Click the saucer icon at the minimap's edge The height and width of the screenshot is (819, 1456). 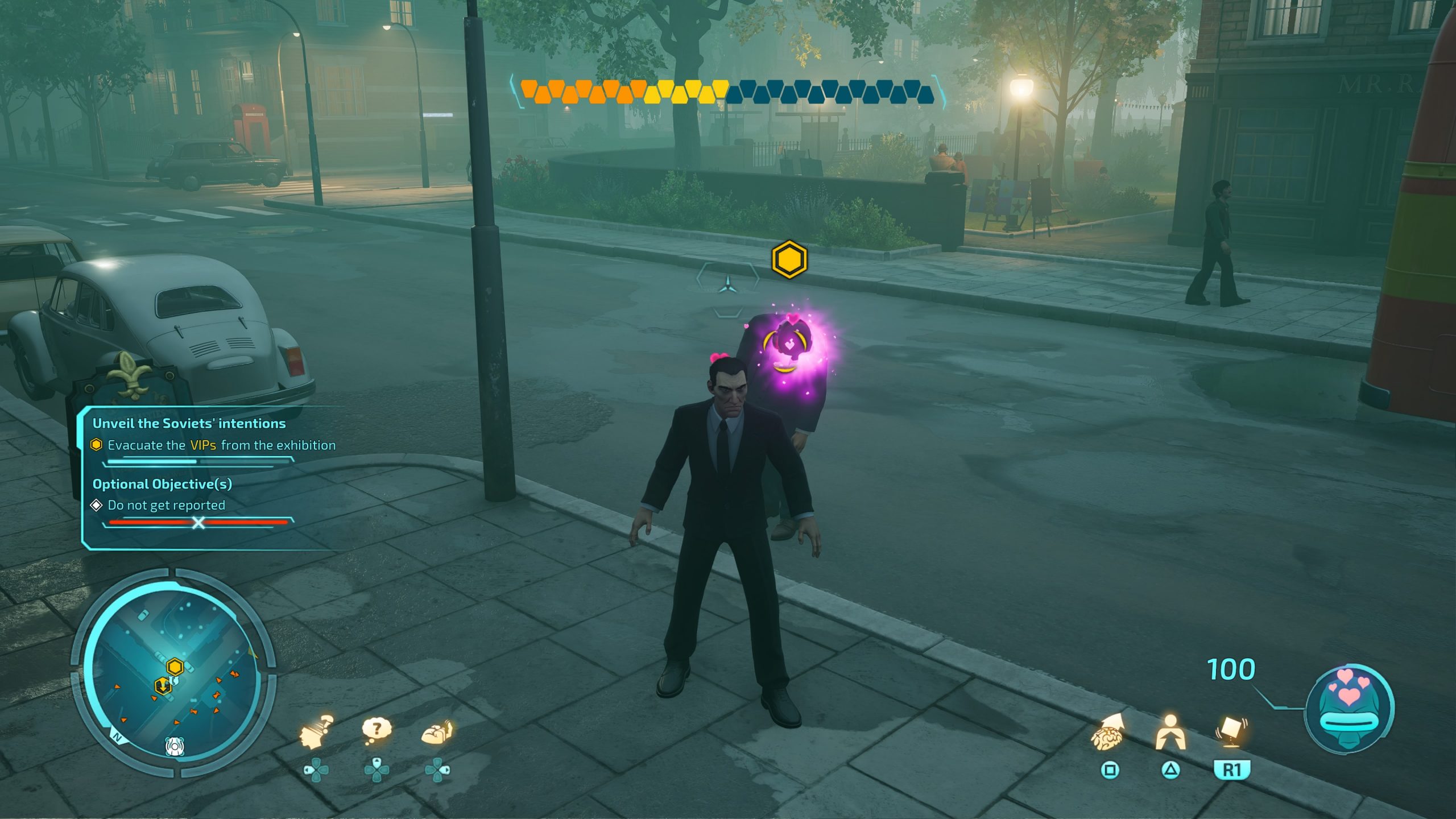click(x=174, y=746)
